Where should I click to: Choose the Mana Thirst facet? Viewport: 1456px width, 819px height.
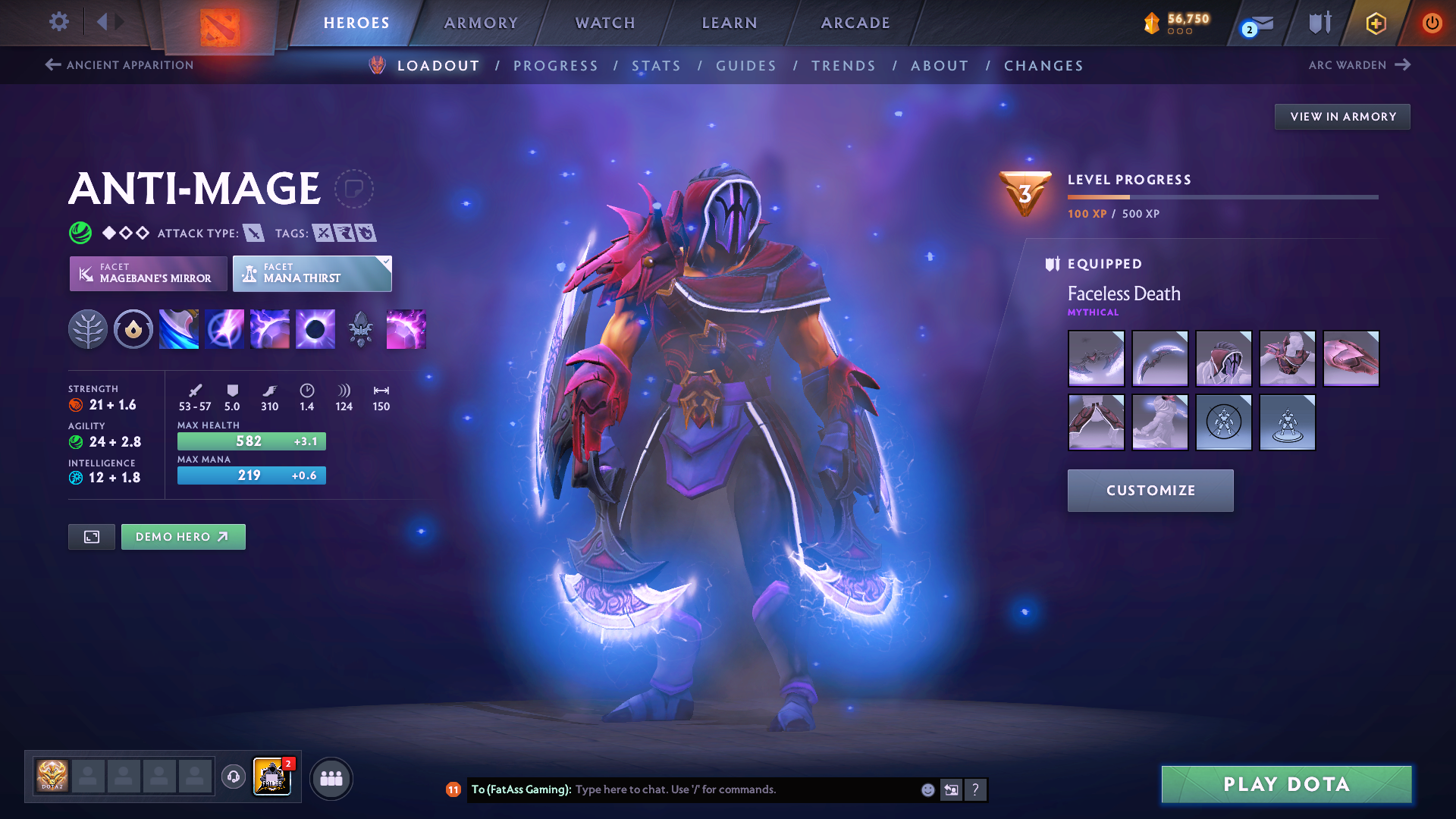[312, 273]
